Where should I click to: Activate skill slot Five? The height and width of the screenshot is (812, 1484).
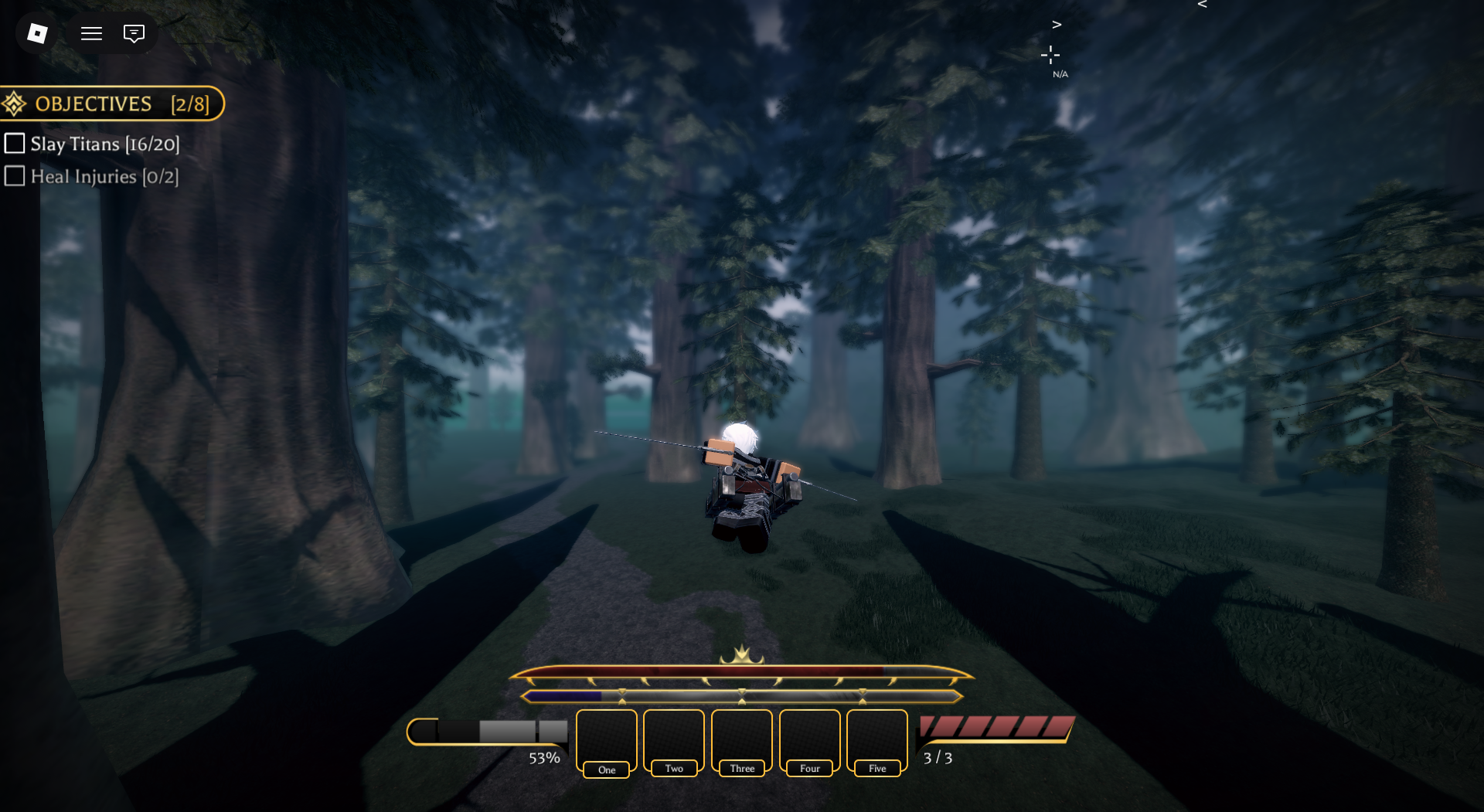coord(877,742)
